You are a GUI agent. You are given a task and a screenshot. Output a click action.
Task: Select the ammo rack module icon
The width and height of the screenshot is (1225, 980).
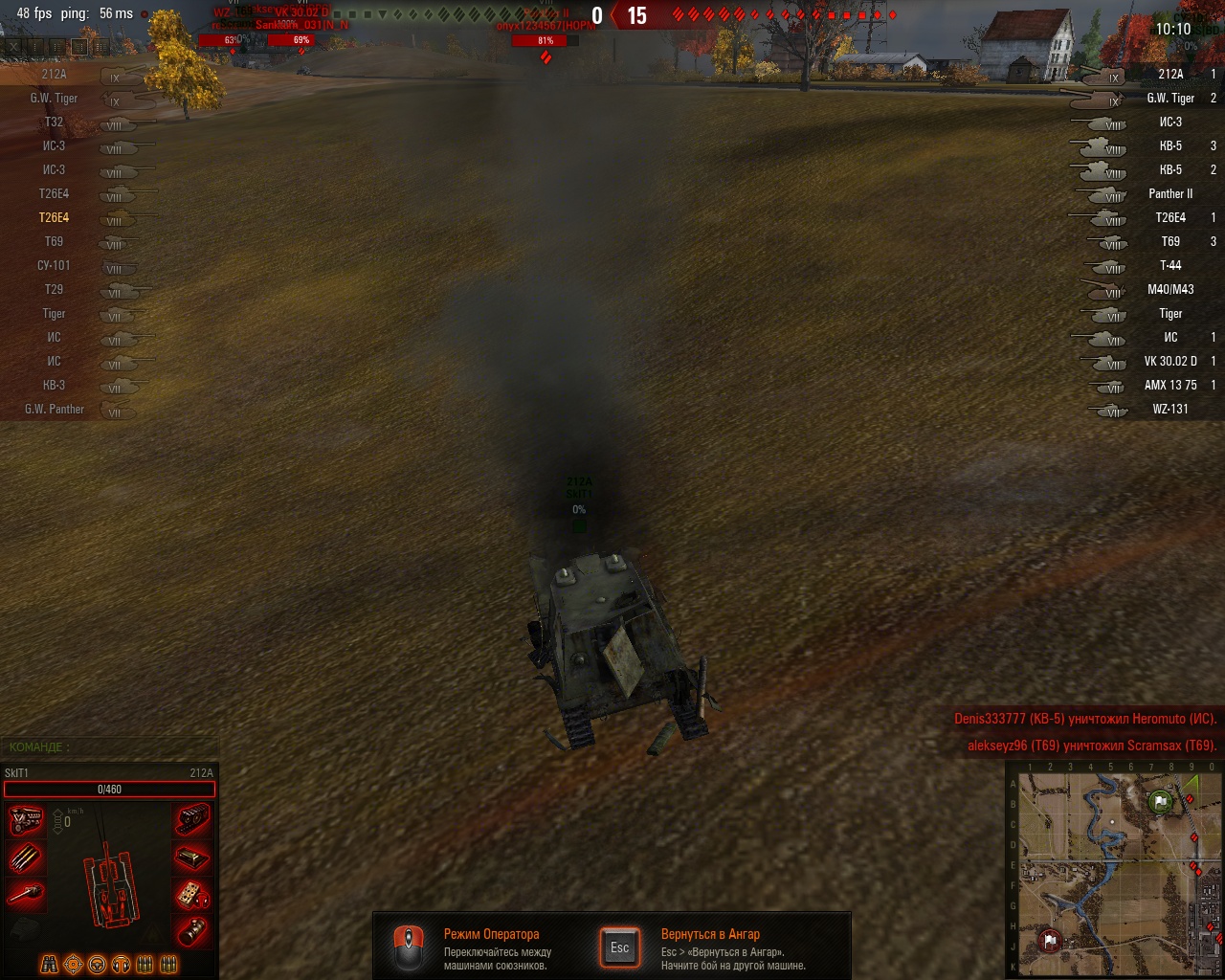pos(26,857)
